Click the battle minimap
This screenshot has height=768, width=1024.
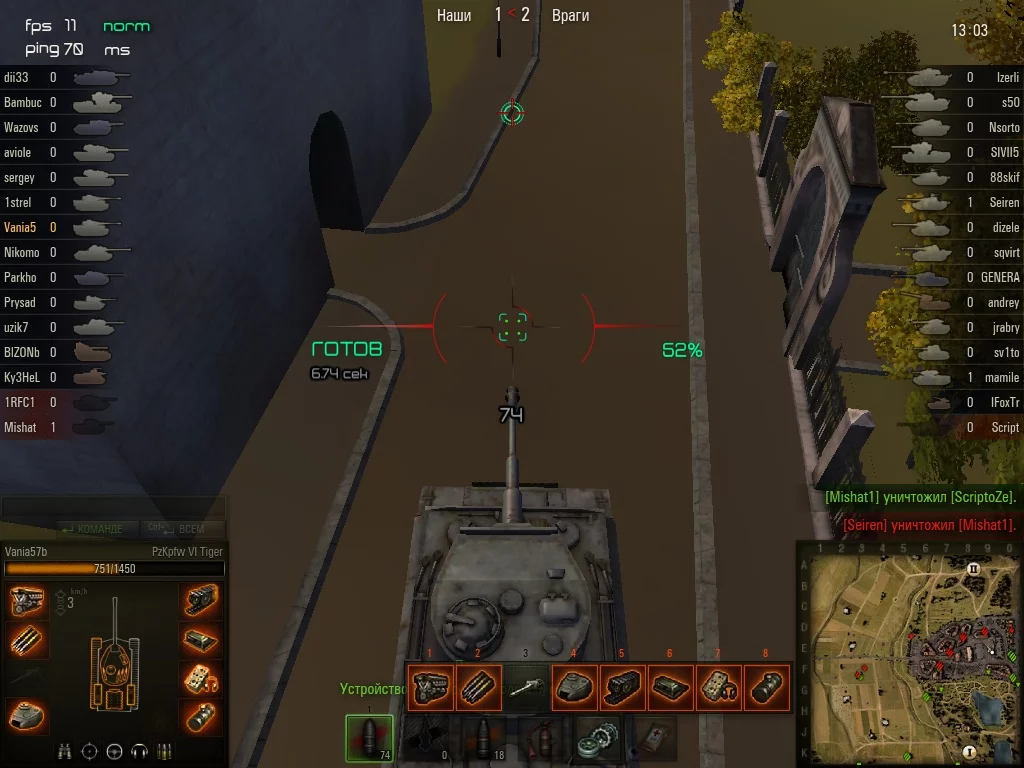pyautogui.click(x=908, y=654)
